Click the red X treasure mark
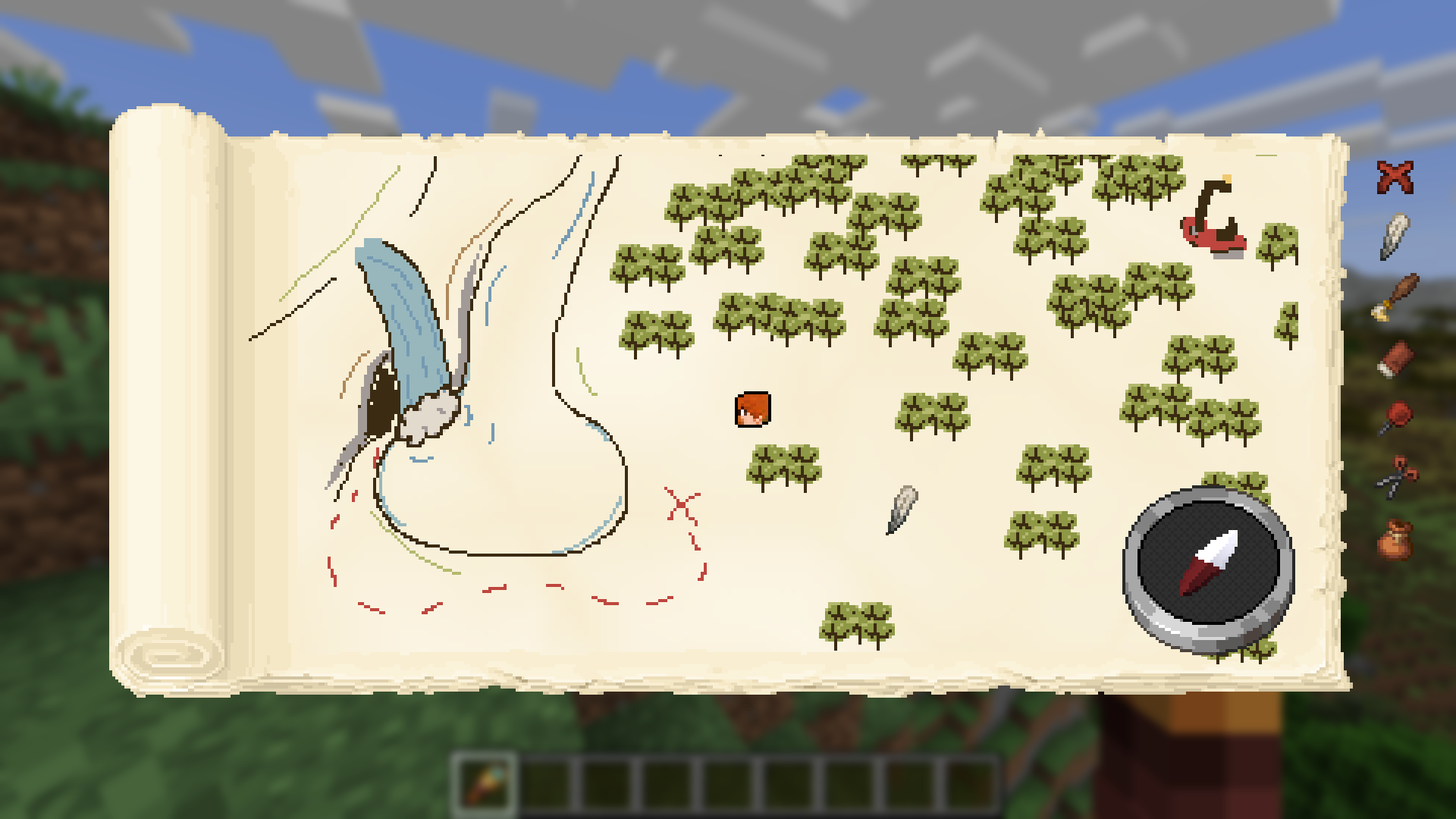The width and height of the screenshot is (1456, 819). 681,504
